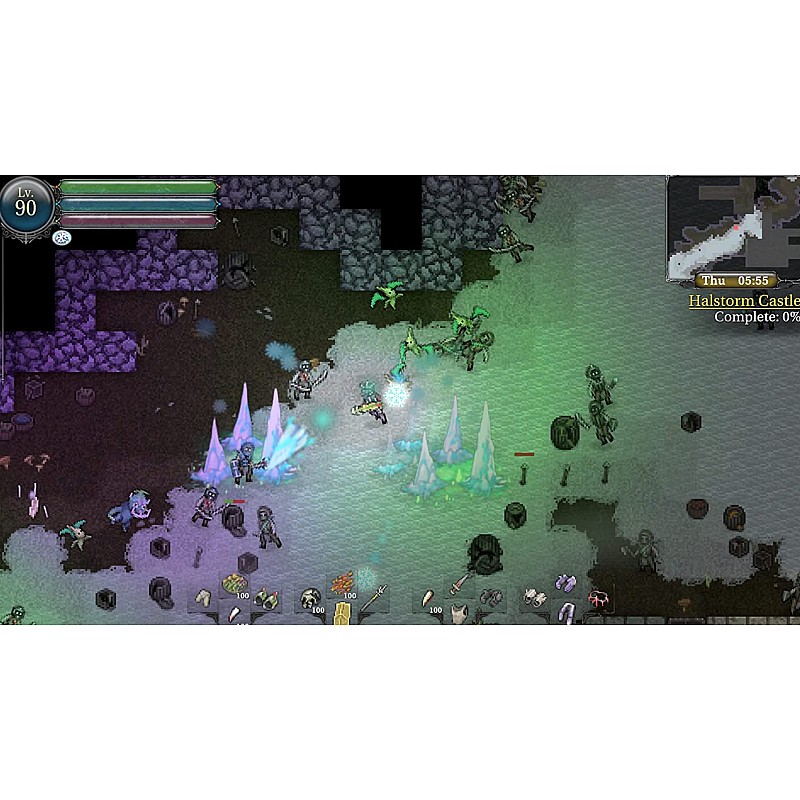Click the Halstorm Castle objective label
Image resolution: width=800 pixels, height=800 pixels.
click(744, 301)
